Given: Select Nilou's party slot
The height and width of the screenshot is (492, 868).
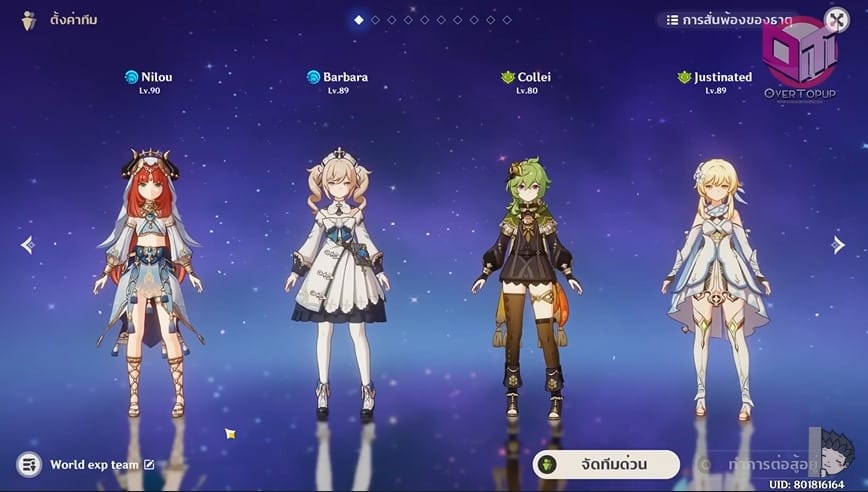Looking at the screenshot, I should [x=148, y=280].
